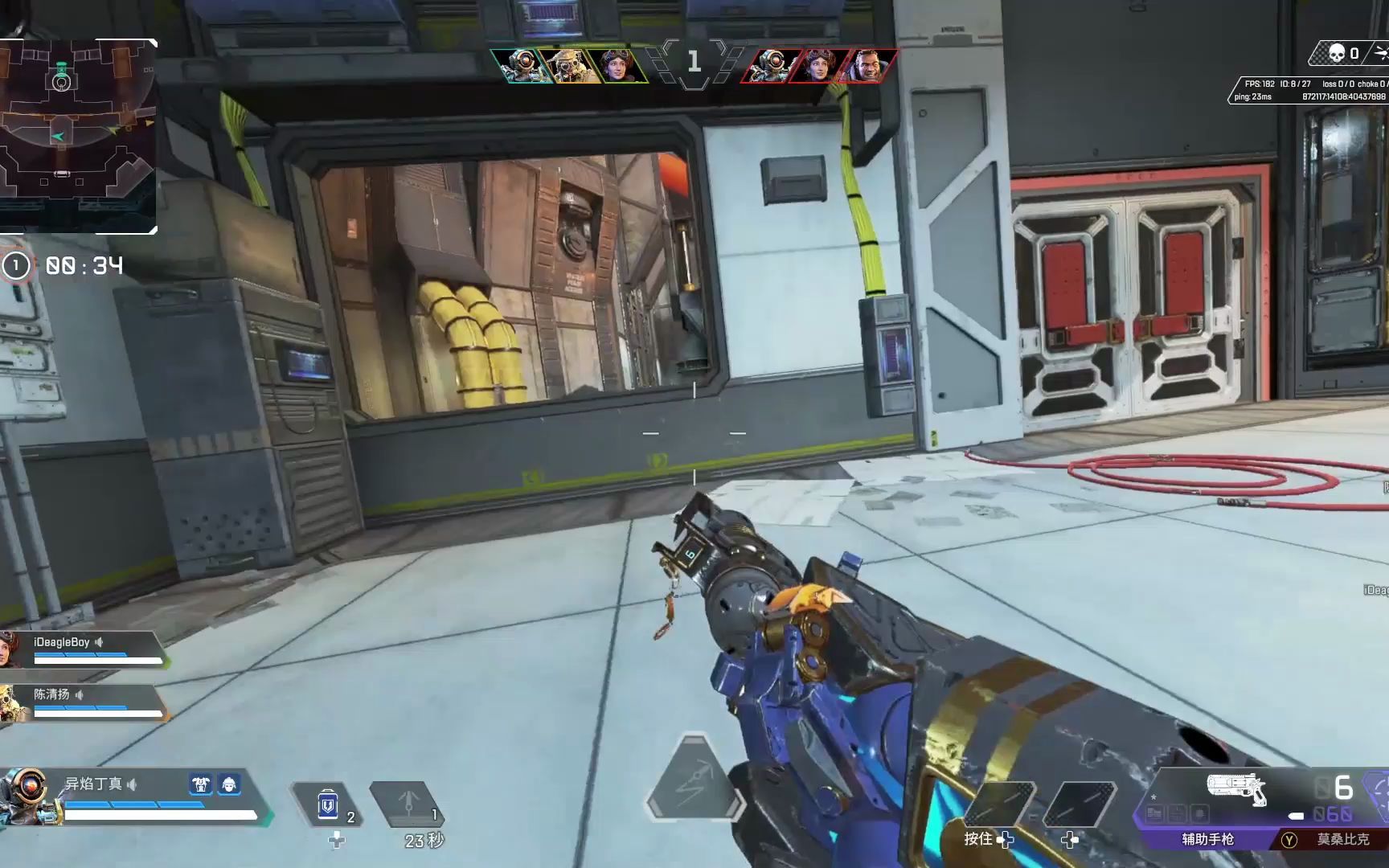The image size is (1389, 868).
Task: Select teammate iDeagleBoy's status row
Action: tap(84, 649)
